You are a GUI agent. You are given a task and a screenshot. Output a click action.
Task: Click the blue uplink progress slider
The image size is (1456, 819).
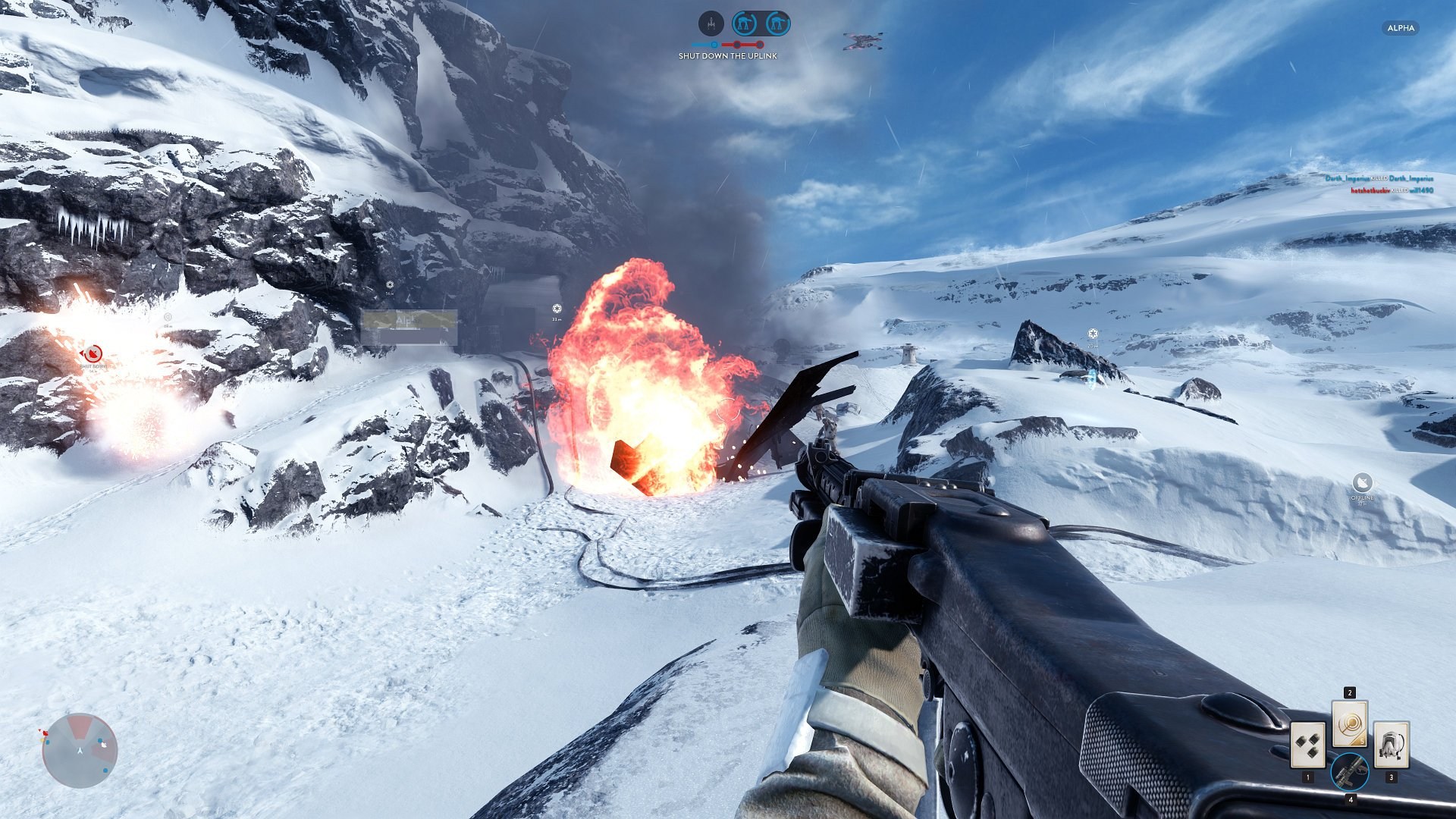[714, 44]
